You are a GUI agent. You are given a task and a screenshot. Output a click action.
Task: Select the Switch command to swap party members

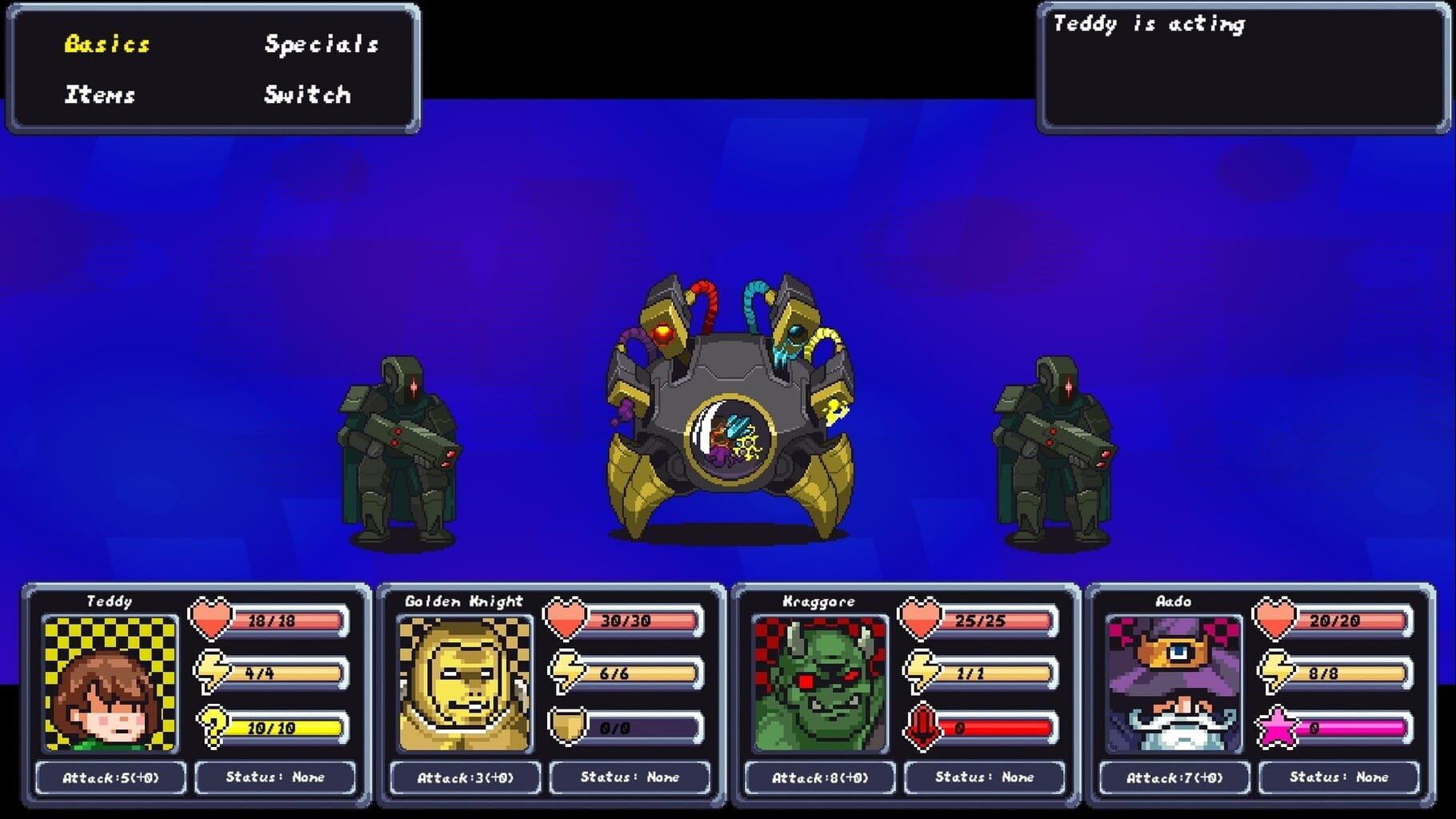click(x=306, y=95)
